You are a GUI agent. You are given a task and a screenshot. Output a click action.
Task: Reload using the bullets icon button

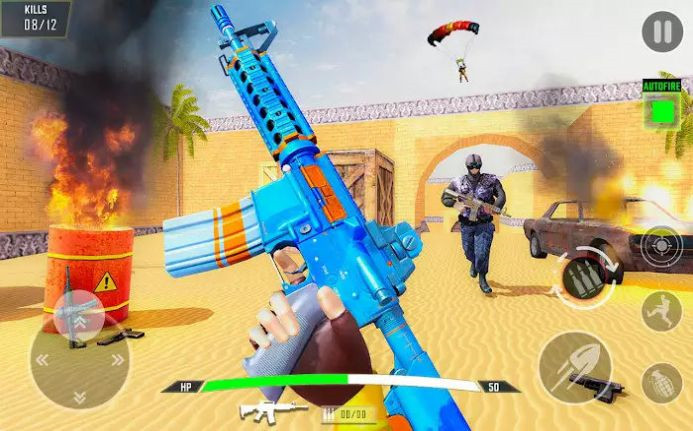click(x=585, y=277)
